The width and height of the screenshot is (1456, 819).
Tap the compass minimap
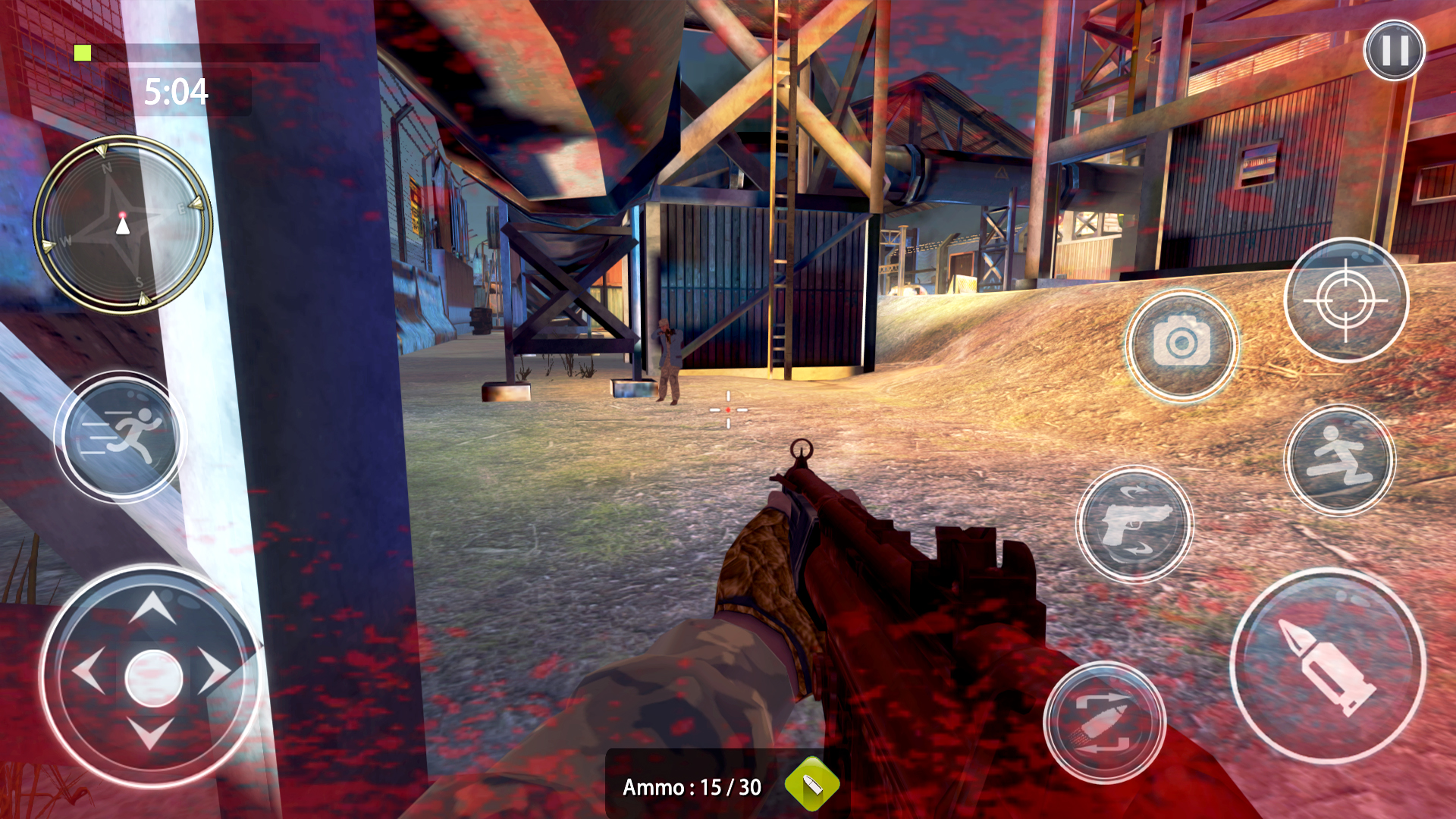point(123,224)
